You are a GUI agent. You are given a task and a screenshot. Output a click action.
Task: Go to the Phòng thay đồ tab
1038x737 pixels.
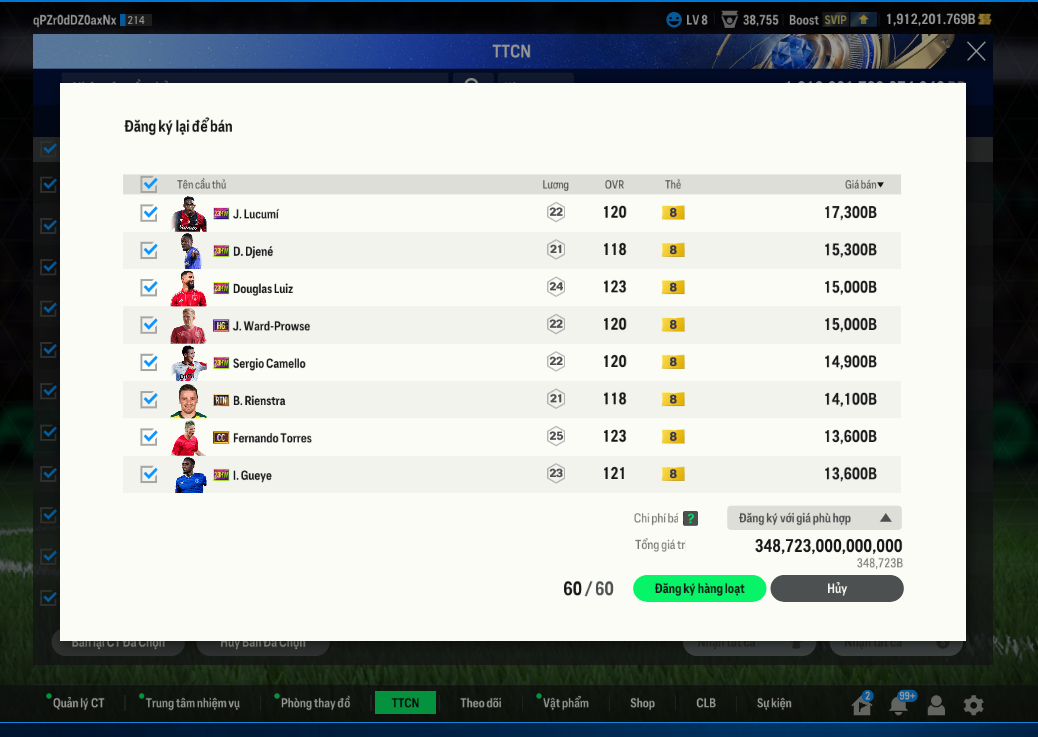pyautogui.click(x=315, y=703)
